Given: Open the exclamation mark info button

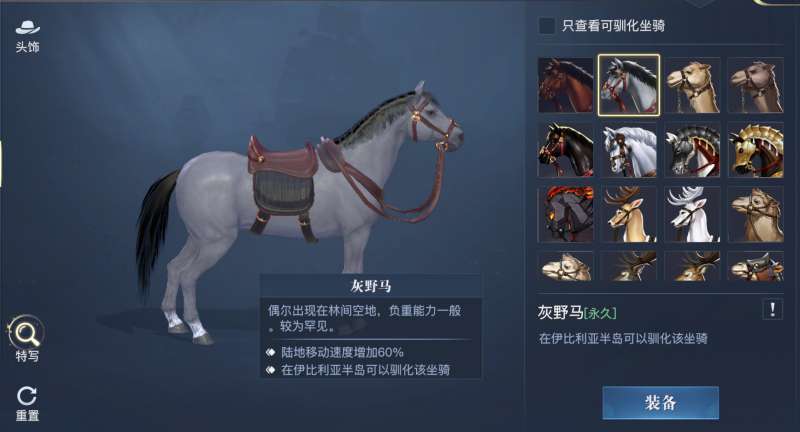Looking at the screenshot, I should (x=772, y=310).
